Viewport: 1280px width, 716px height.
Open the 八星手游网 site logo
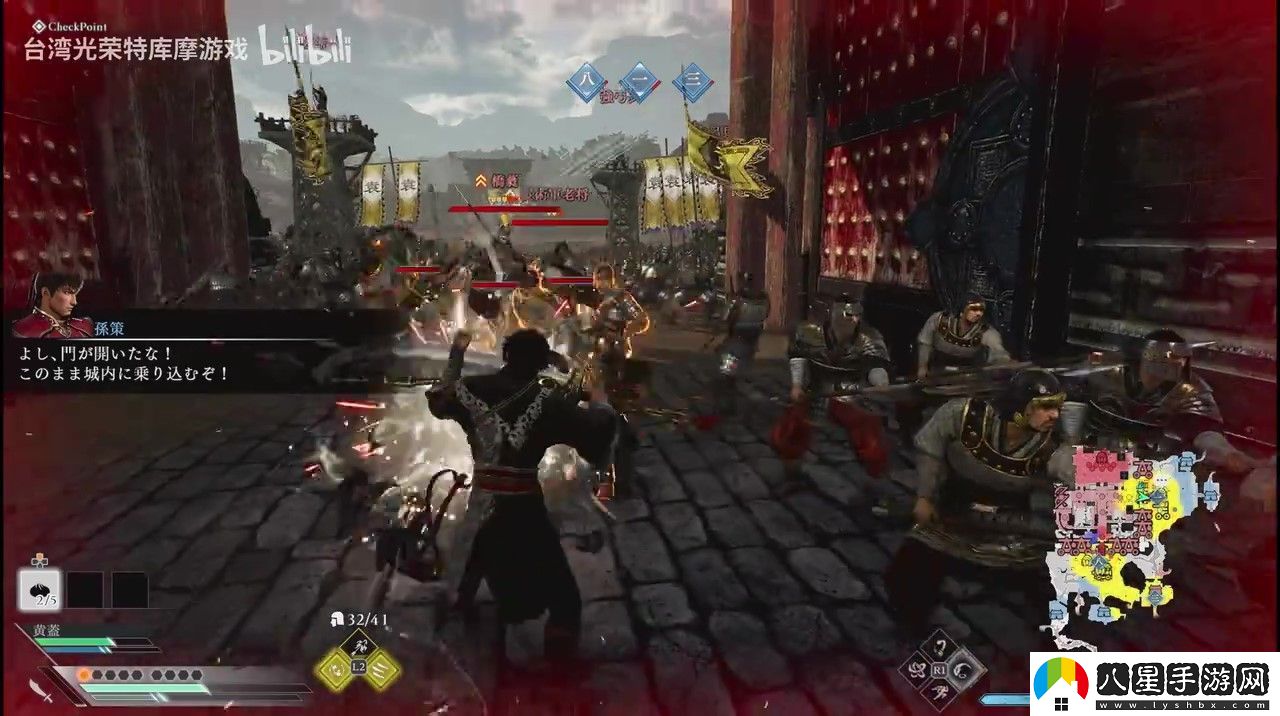pos(1154,684)
